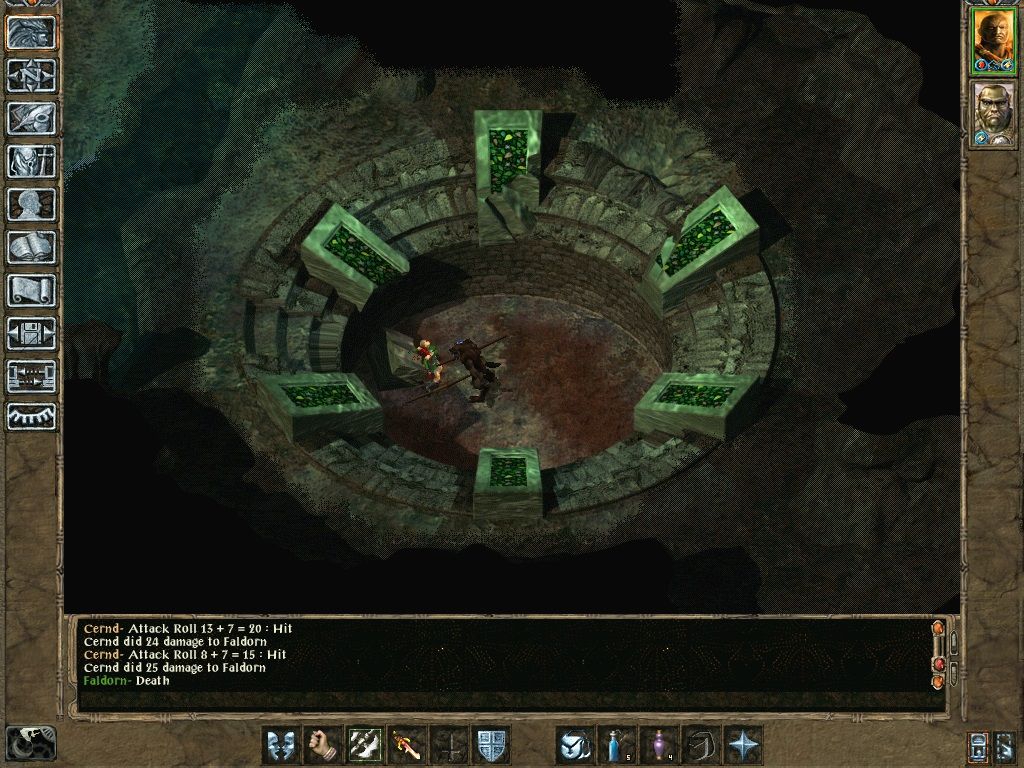Select the second character portrait
Screen dimensions: 1024x768
(993, 113)
